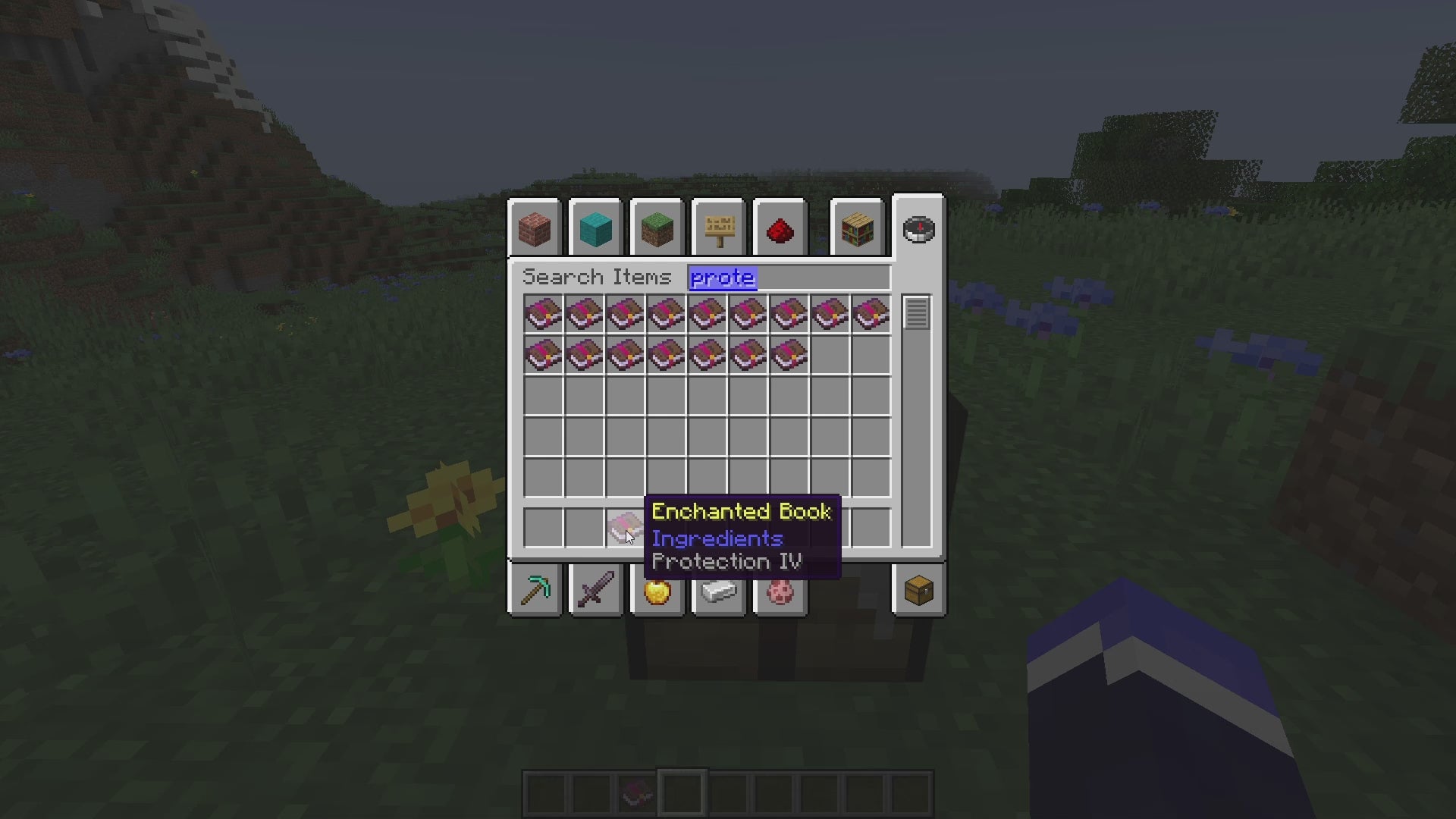
Task: Select the diamond block creative tab
Action: click(x=597, y=230)
